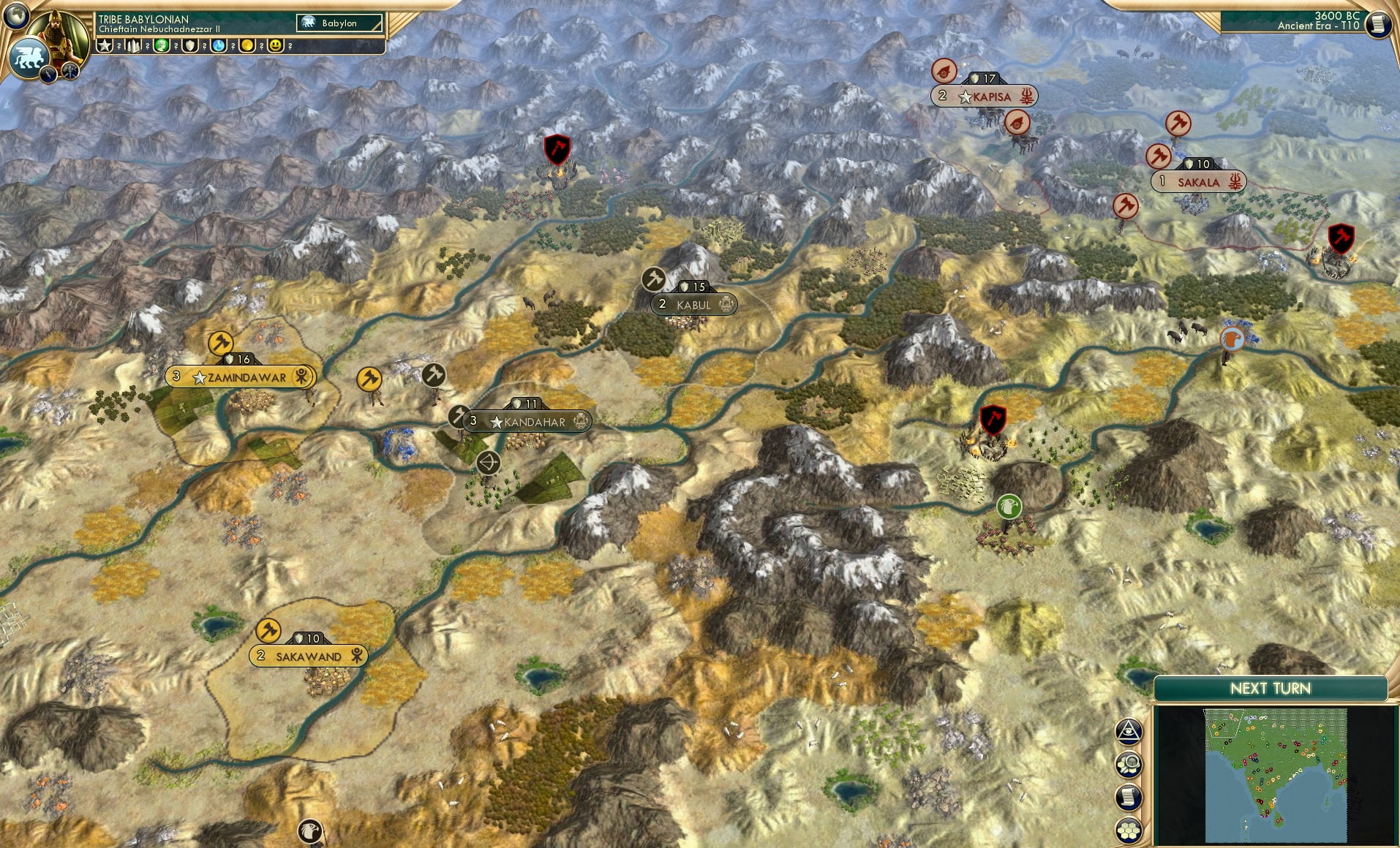
Task: Expand the Kandahar city banner
Action: click(527, 422)
